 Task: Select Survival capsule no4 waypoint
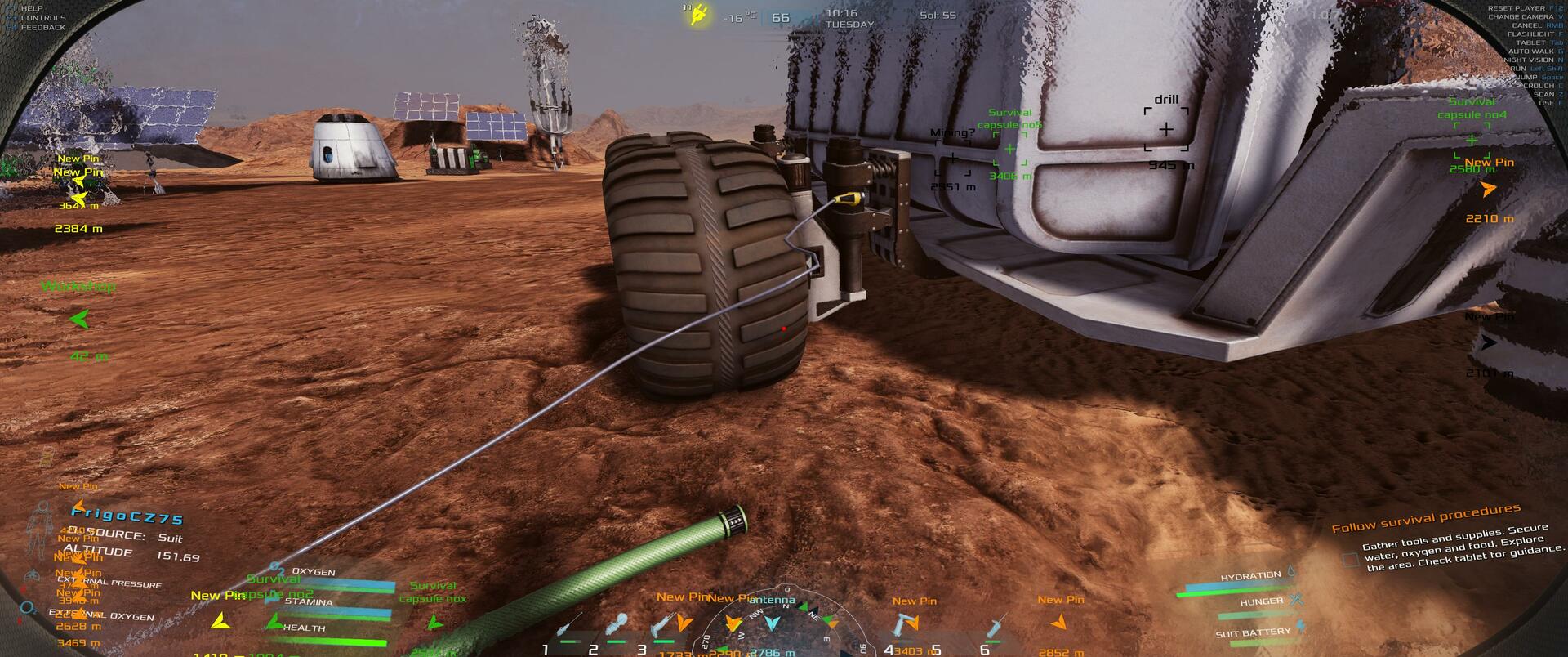1472,140
